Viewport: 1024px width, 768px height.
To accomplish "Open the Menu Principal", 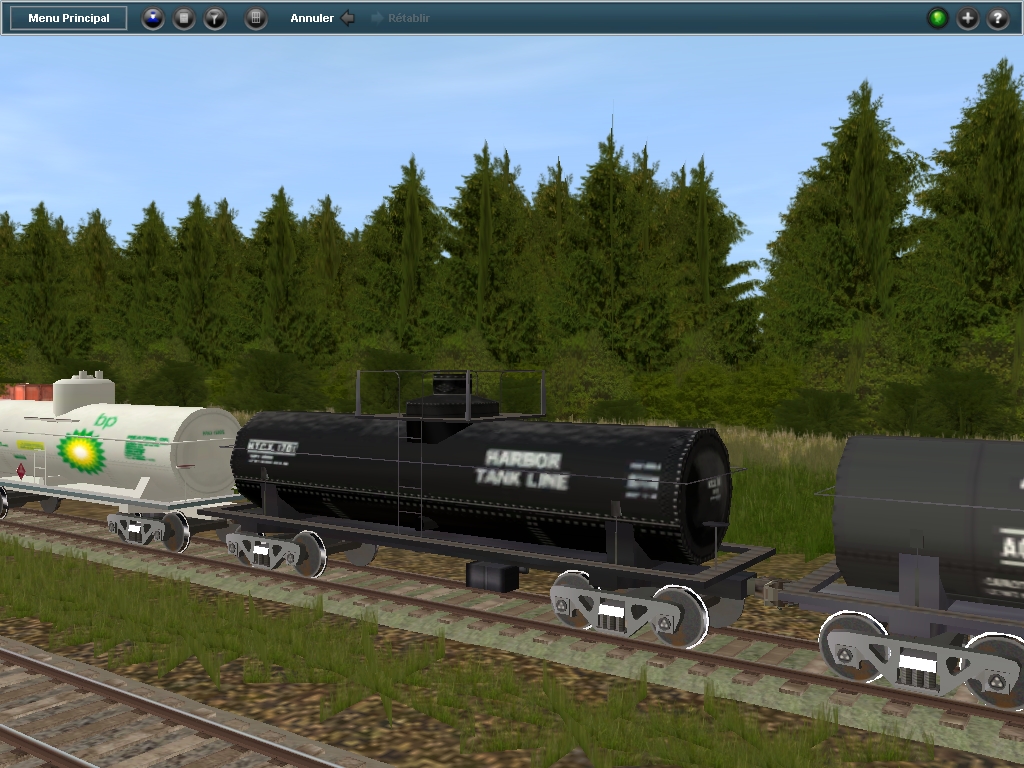I will tap(69, 18).
